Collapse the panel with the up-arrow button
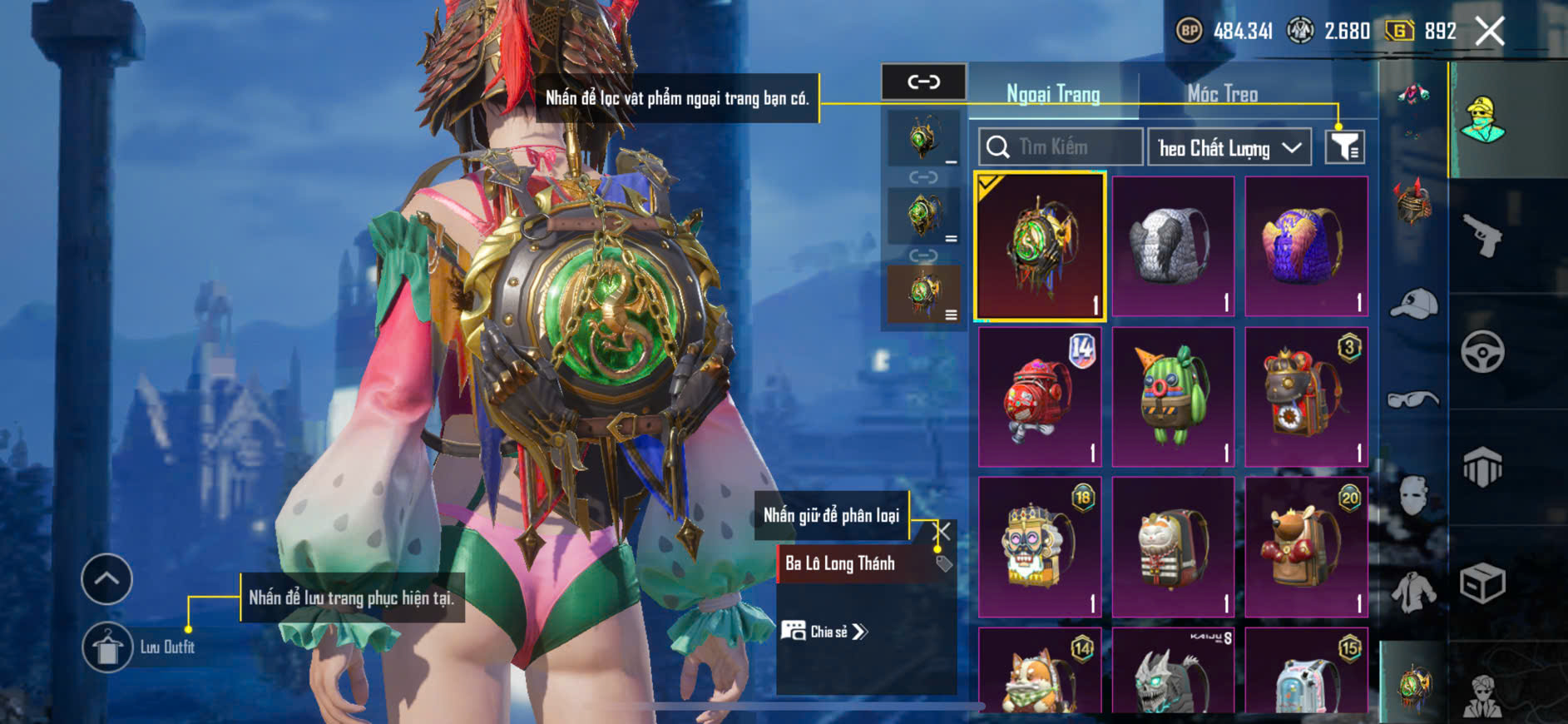This screenshot has width=1568, height=724. [106, 578]
